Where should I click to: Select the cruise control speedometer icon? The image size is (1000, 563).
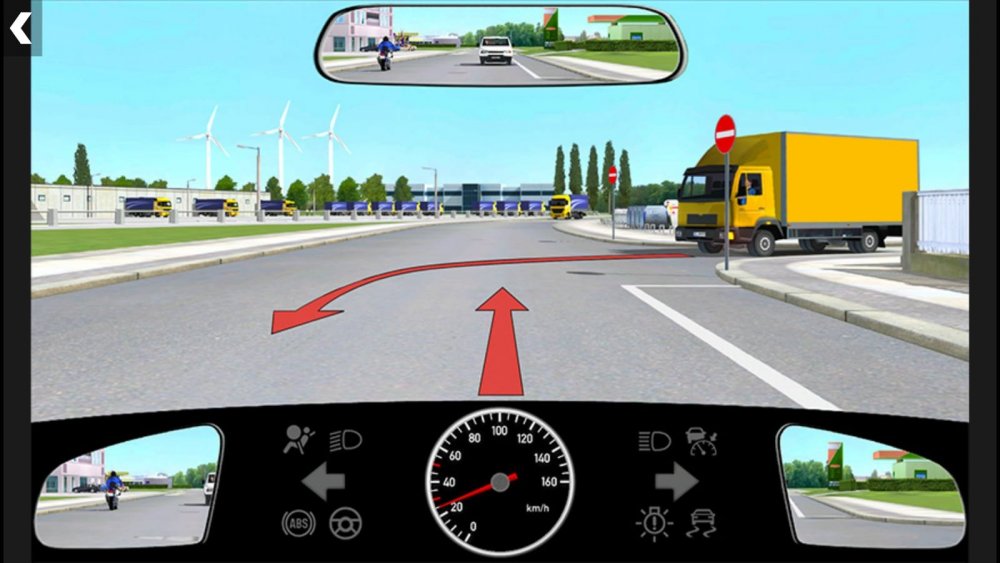coord(702,440)
